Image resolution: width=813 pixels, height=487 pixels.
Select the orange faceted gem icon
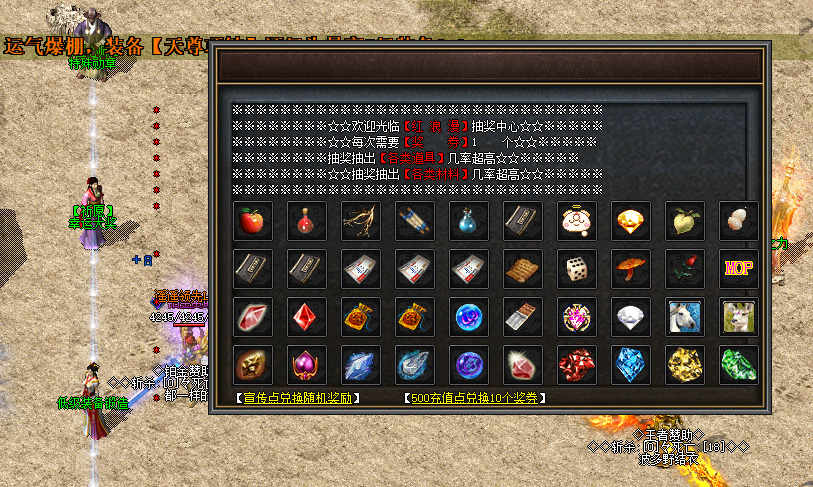click(x=631, y=221)
